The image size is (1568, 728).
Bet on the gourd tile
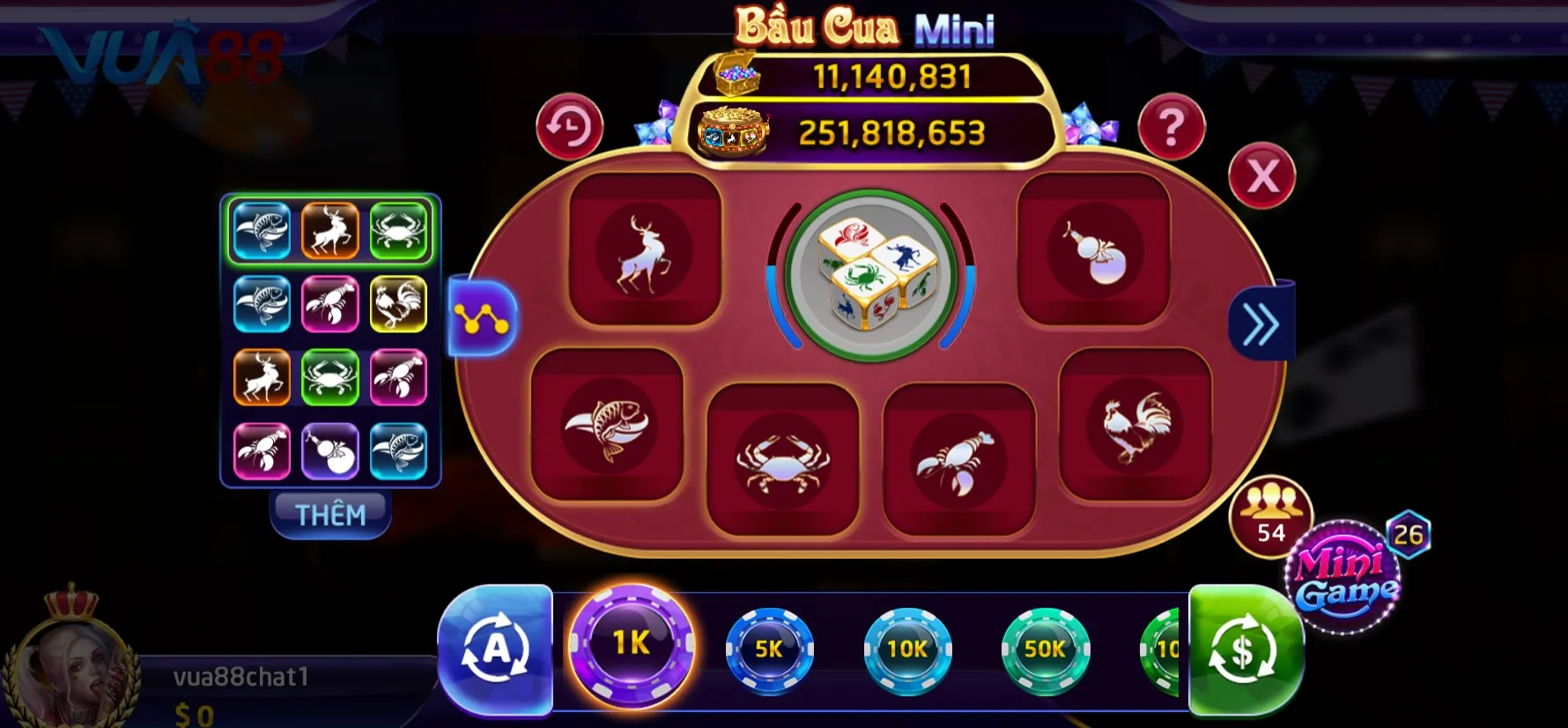pos(1093,250)
